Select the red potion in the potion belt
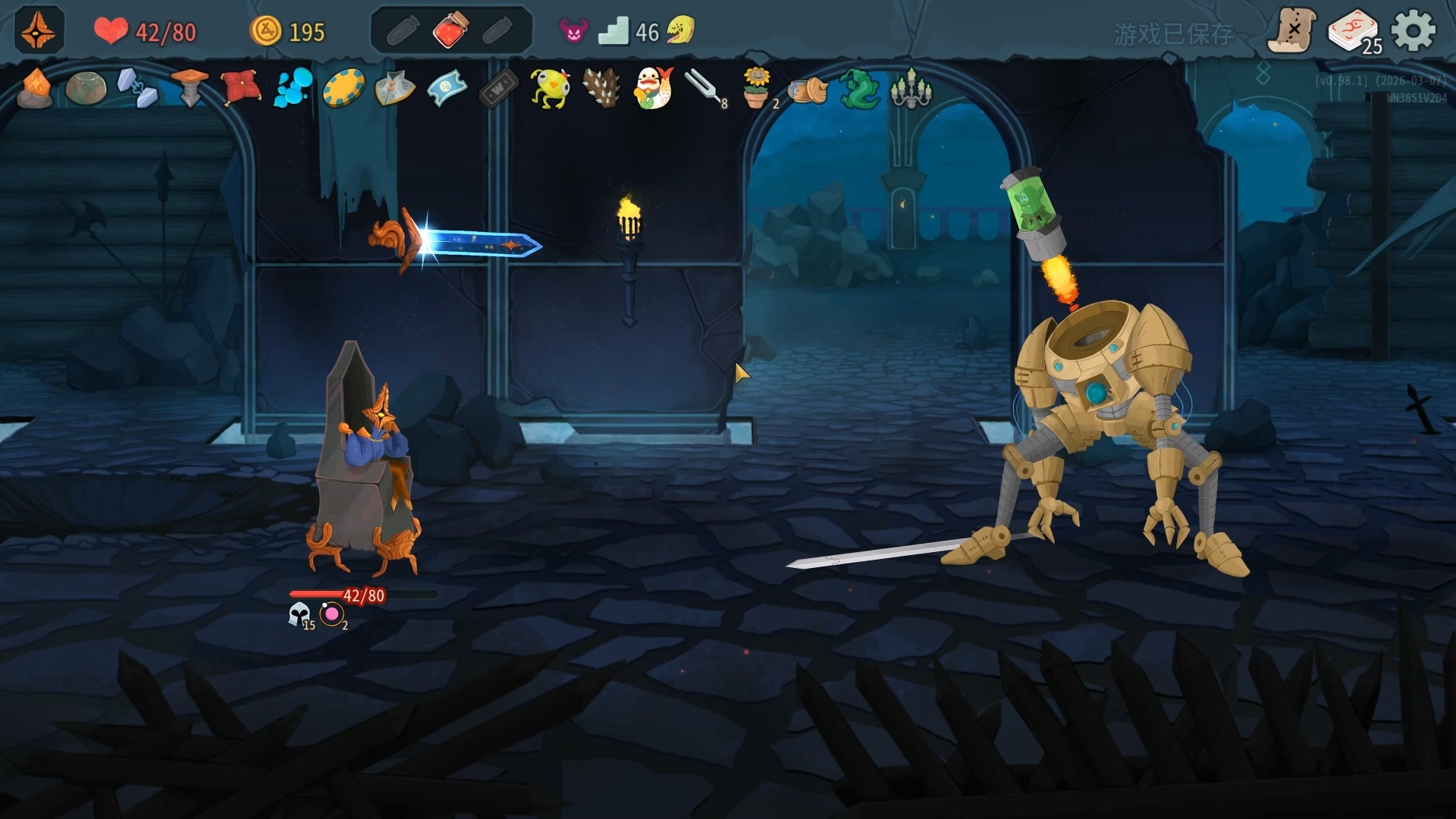This screenshot has height=819, width=1456. pyautogui.click(x=450, y=31)
